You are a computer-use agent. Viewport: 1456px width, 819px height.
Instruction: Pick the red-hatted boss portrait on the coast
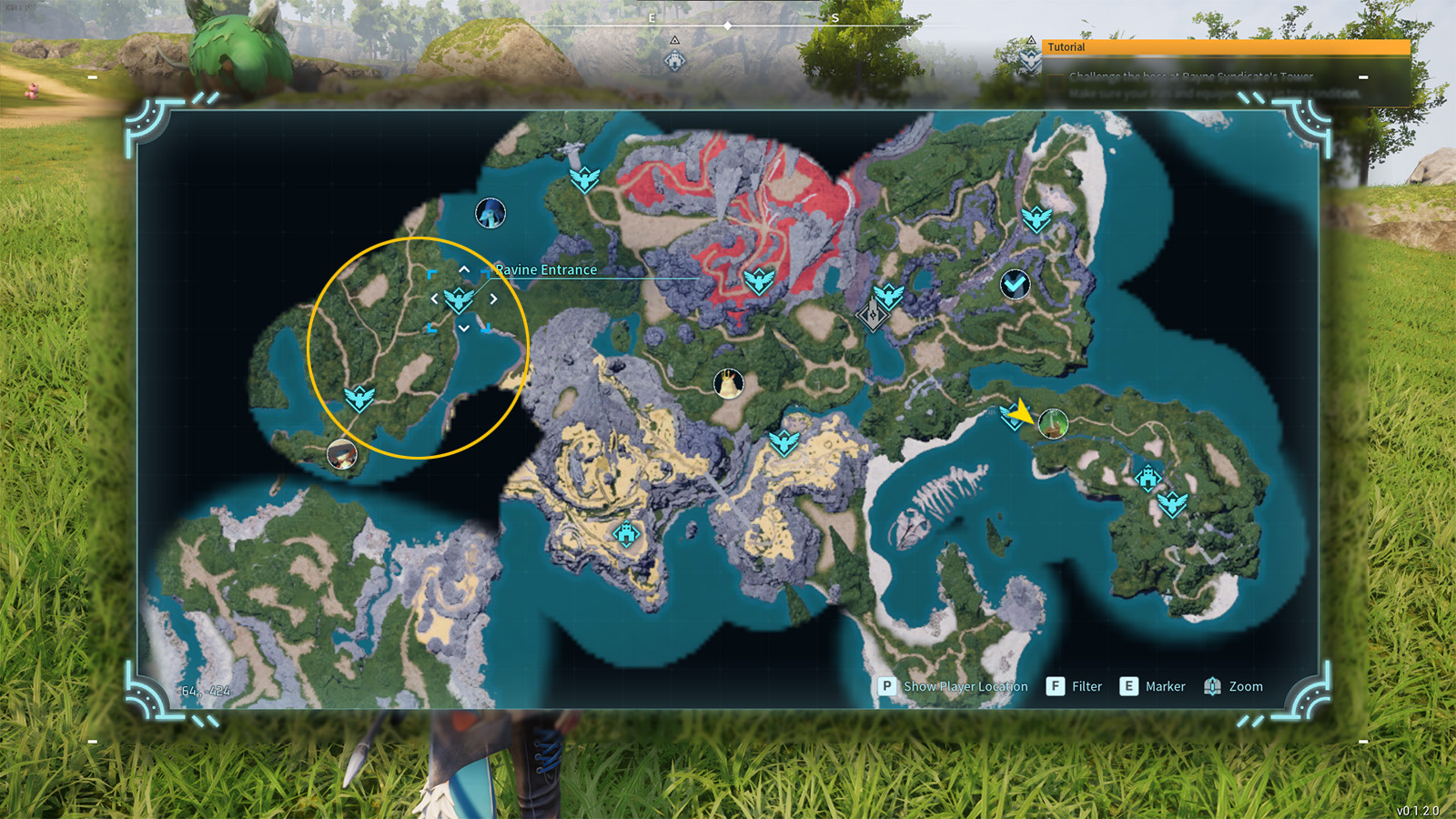(342, 453)
